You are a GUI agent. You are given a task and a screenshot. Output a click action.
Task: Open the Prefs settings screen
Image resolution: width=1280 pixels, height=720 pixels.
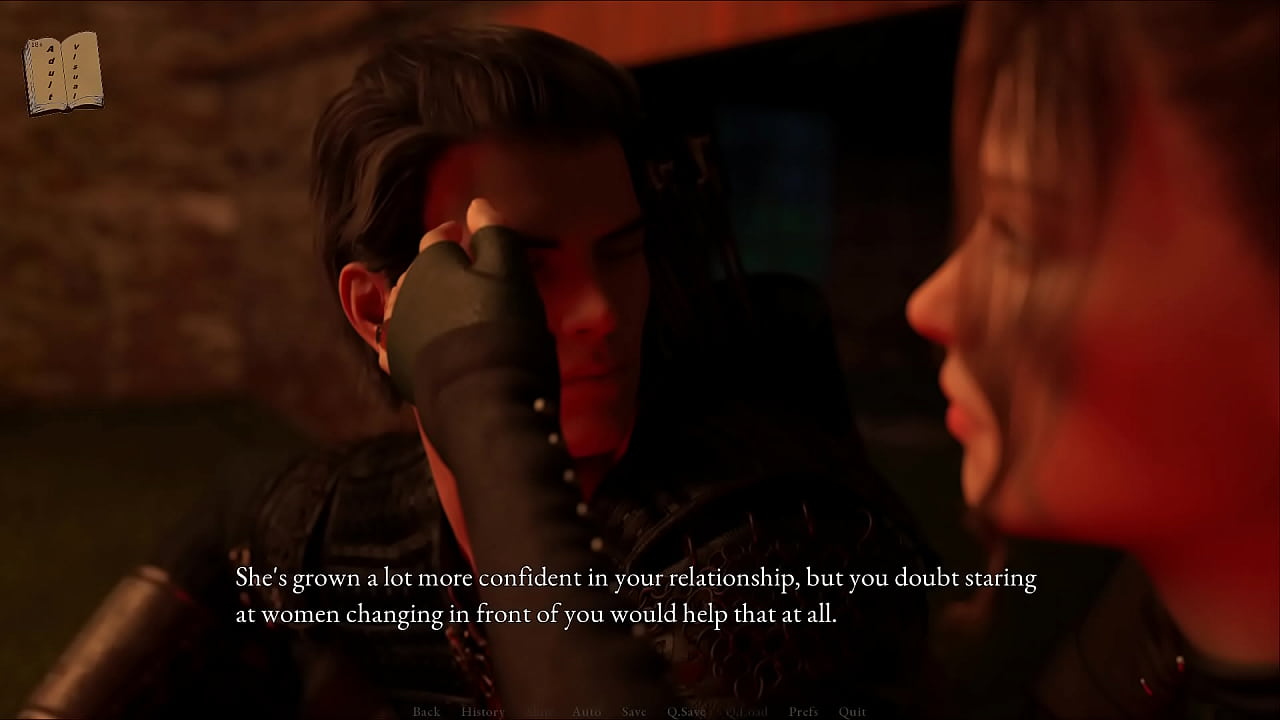pos(803,711)
